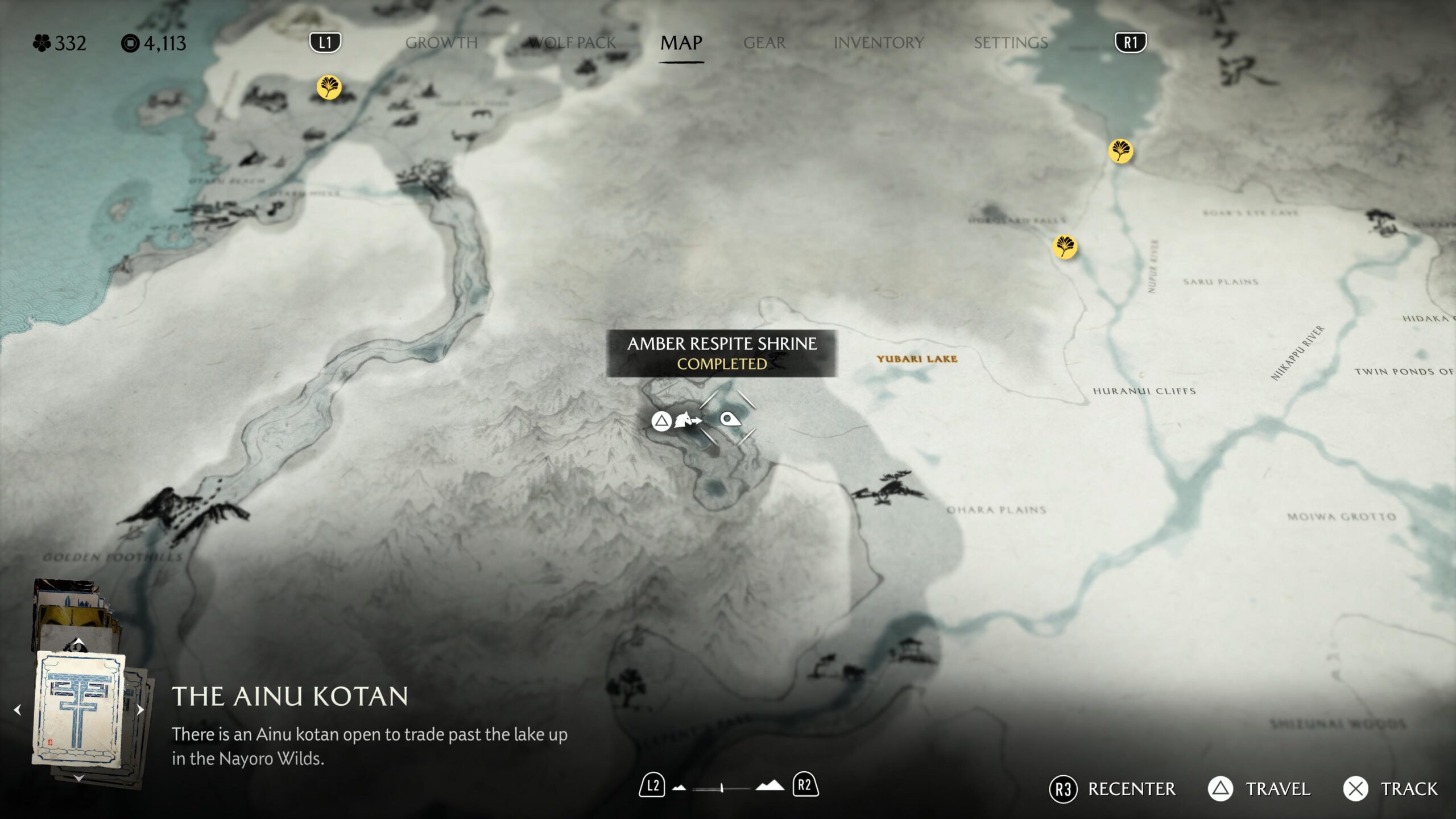Open the Inventory tab
1456x819 pixels.
pos(878,43)
